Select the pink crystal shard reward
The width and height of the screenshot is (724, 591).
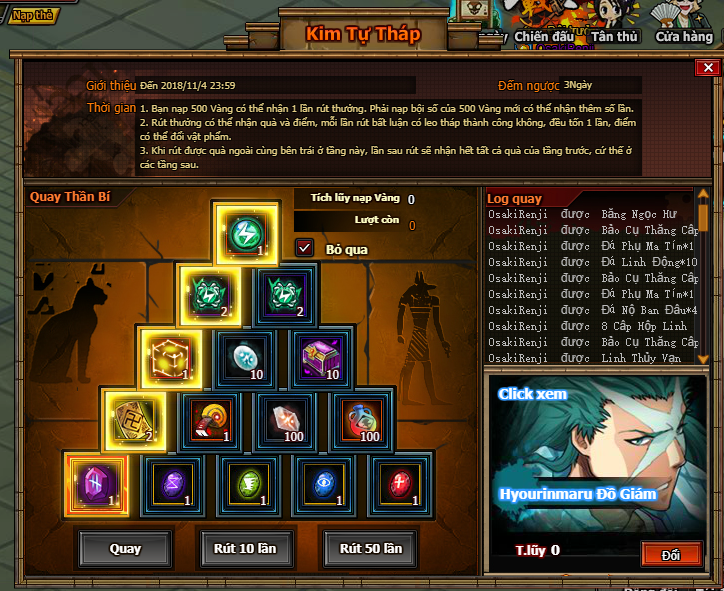(284, 419)
